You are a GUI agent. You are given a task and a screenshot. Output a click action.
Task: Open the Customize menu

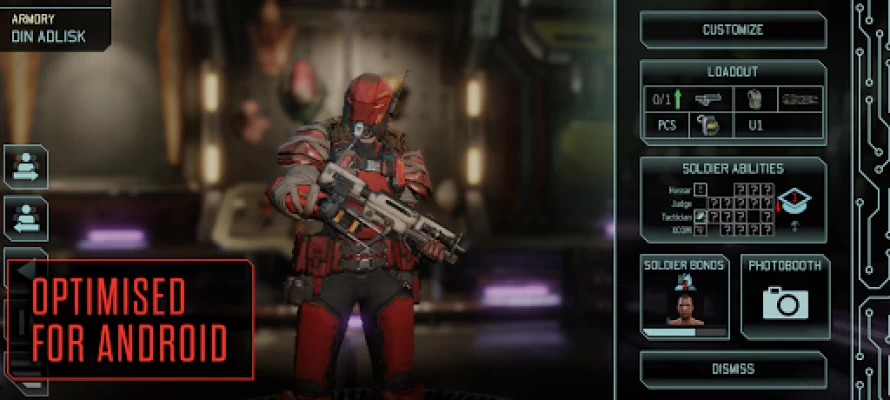[x=733, y=30]
